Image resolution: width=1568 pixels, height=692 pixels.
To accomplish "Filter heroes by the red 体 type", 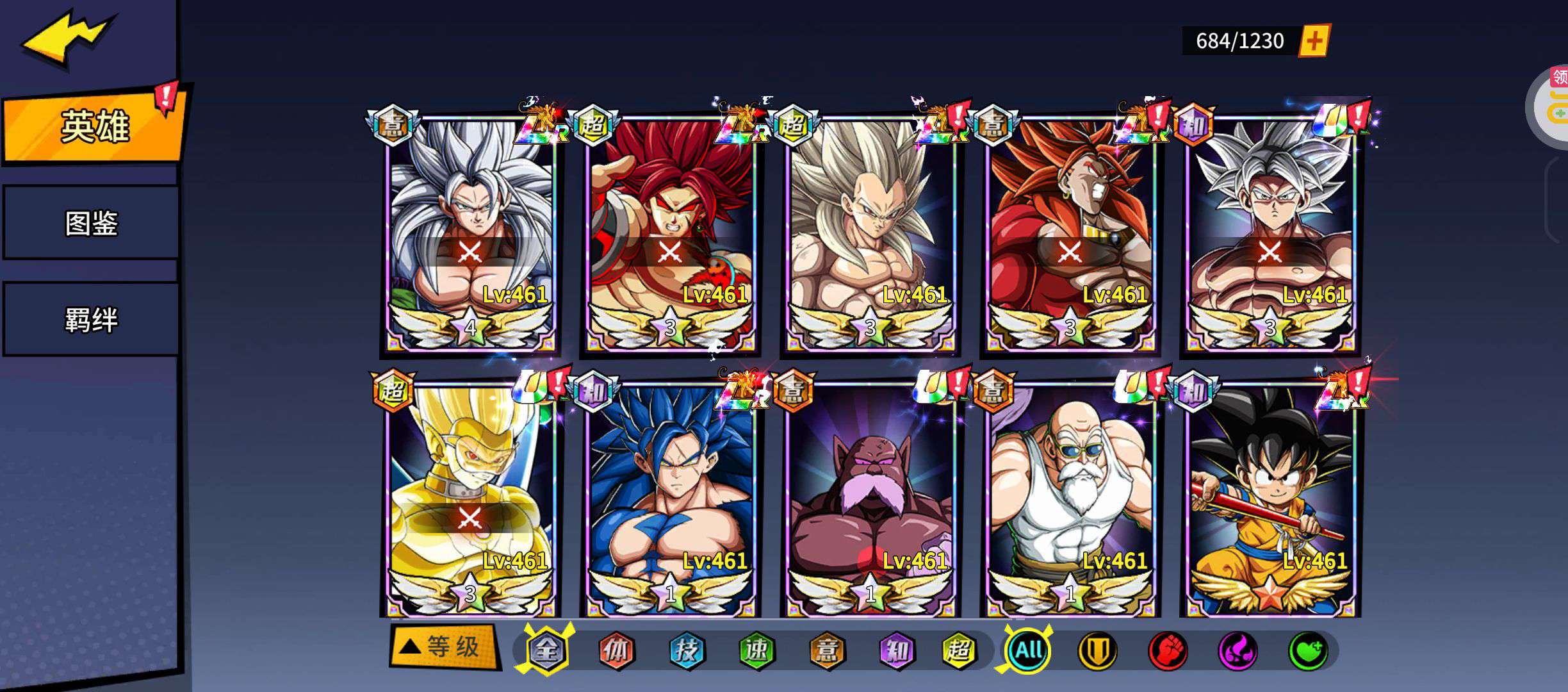I will [x=616, y=650].
